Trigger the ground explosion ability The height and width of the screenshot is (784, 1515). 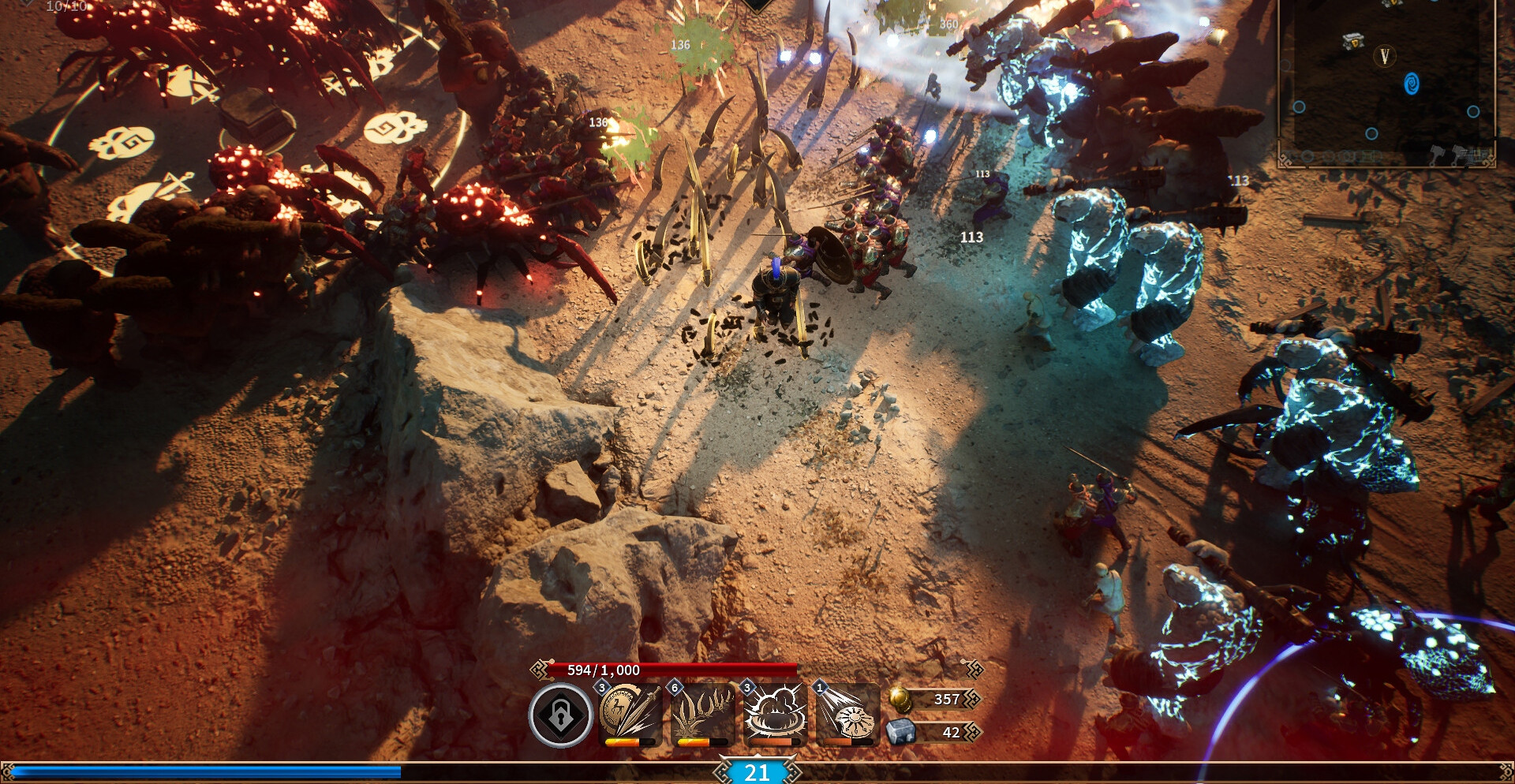click(x=774, y=713)
